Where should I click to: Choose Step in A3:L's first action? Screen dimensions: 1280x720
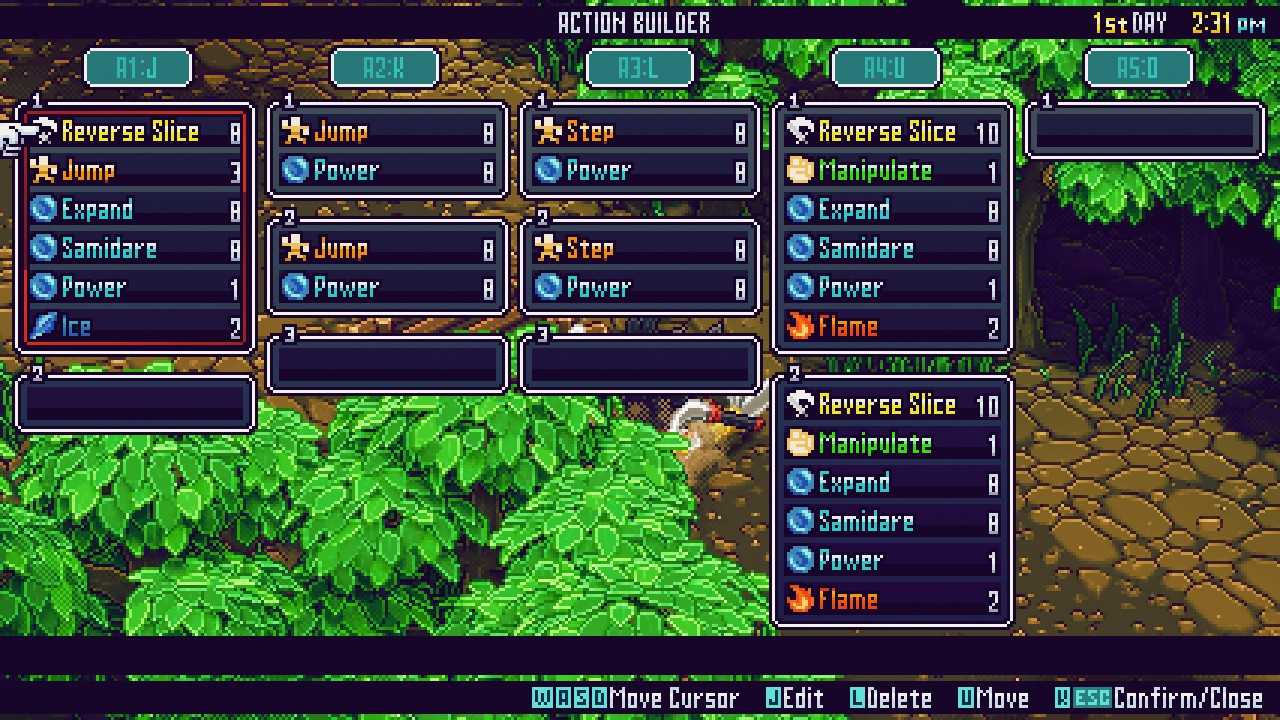pyautogui.click(x=641, y=132)
